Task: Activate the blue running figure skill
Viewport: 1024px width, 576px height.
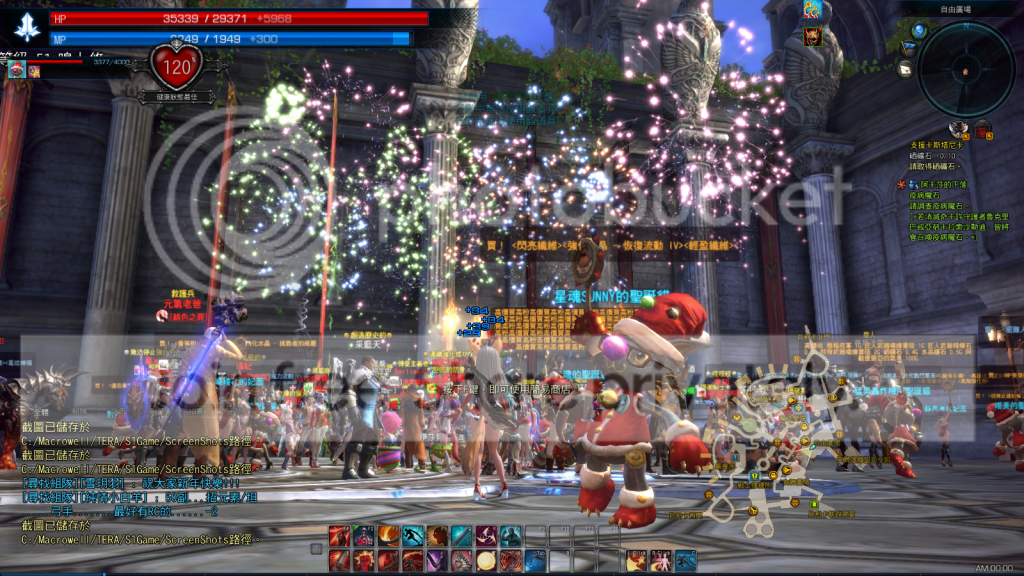Action: [413, 536]
